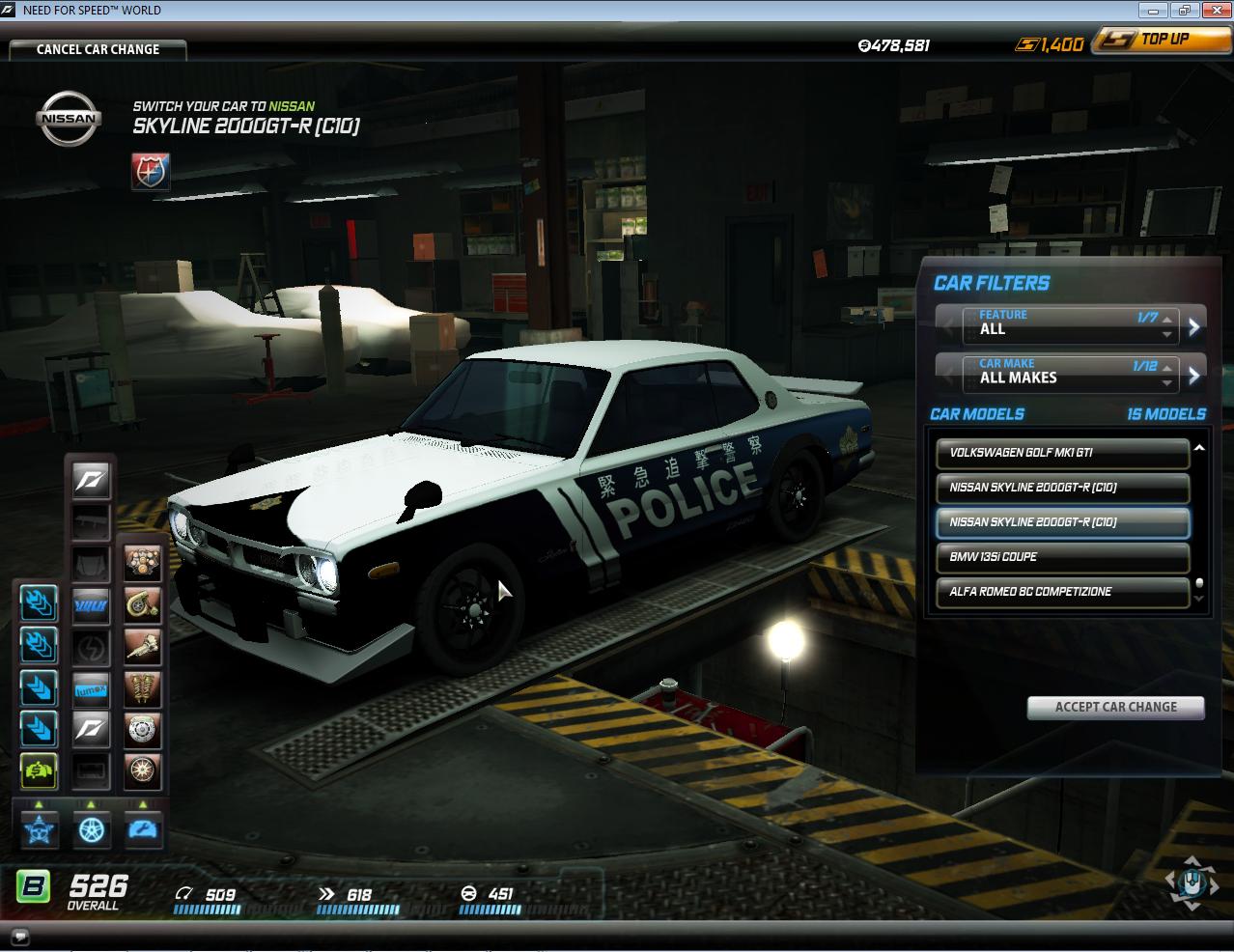This screenshot has height=952, width=1234.
Task: Select Volkswagen Golf MK1 GTI from the list
Action: tap(1062, 453)
